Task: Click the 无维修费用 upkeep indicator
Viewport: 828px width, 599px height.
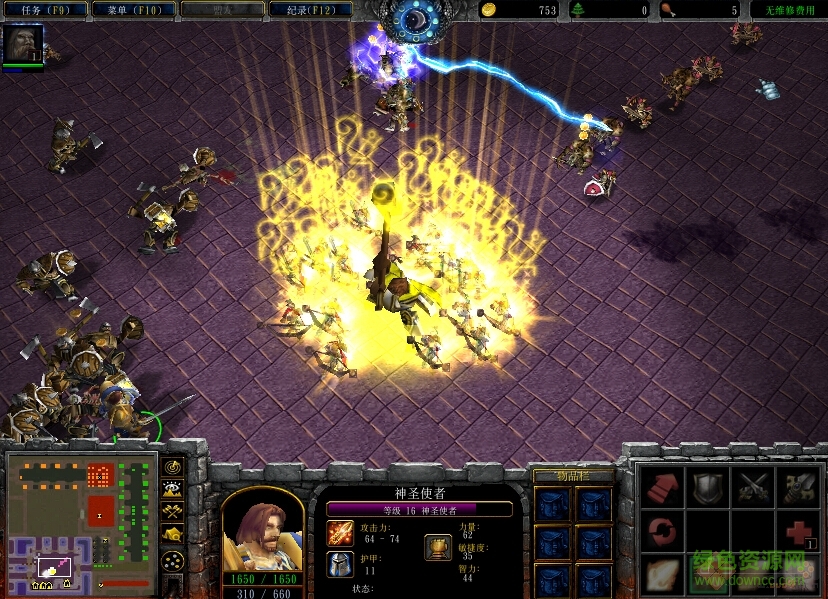Action: pyautogui.click(x=788, y=10)
